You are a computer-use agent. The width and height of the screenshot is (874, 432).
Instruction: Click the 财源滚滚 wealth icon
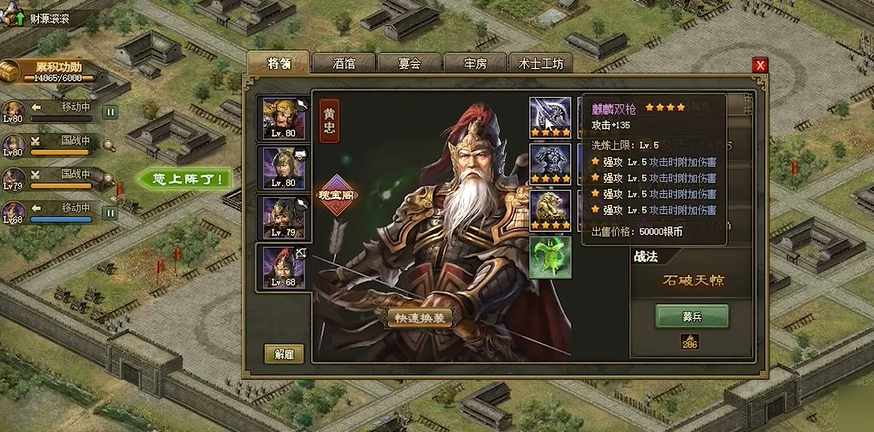coord(17,18)
